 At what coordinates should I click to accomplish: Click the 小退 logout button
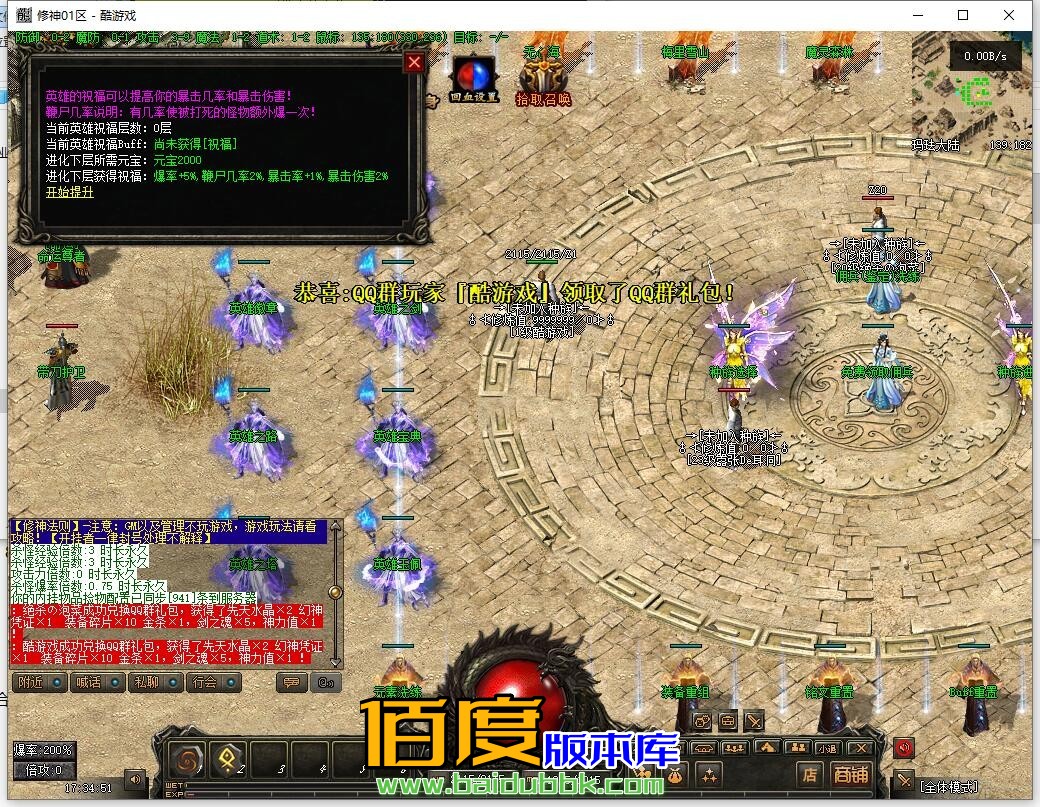click(827, 748)
